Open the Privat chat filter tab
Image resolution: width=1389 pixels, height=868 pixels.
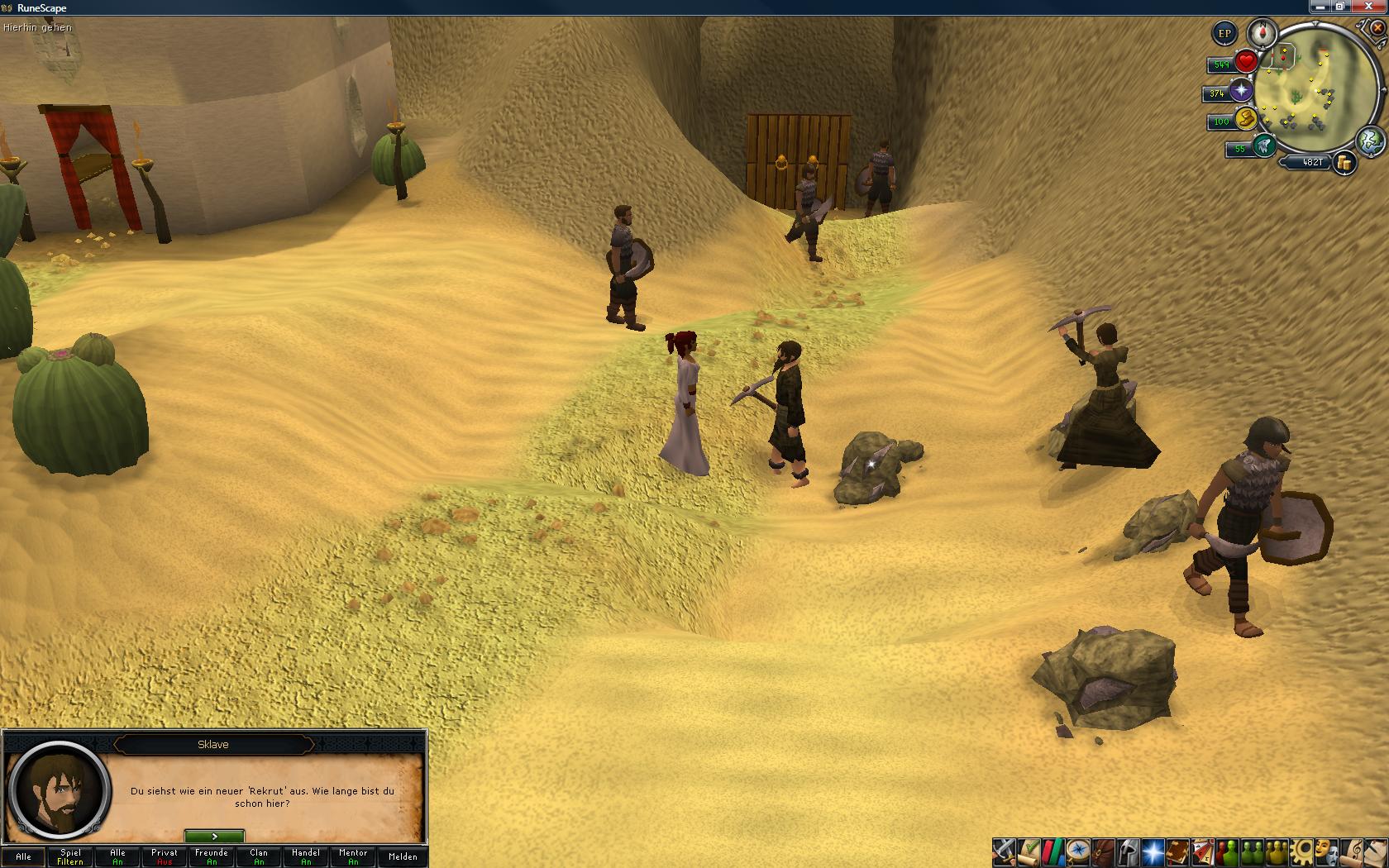point(165,856)
